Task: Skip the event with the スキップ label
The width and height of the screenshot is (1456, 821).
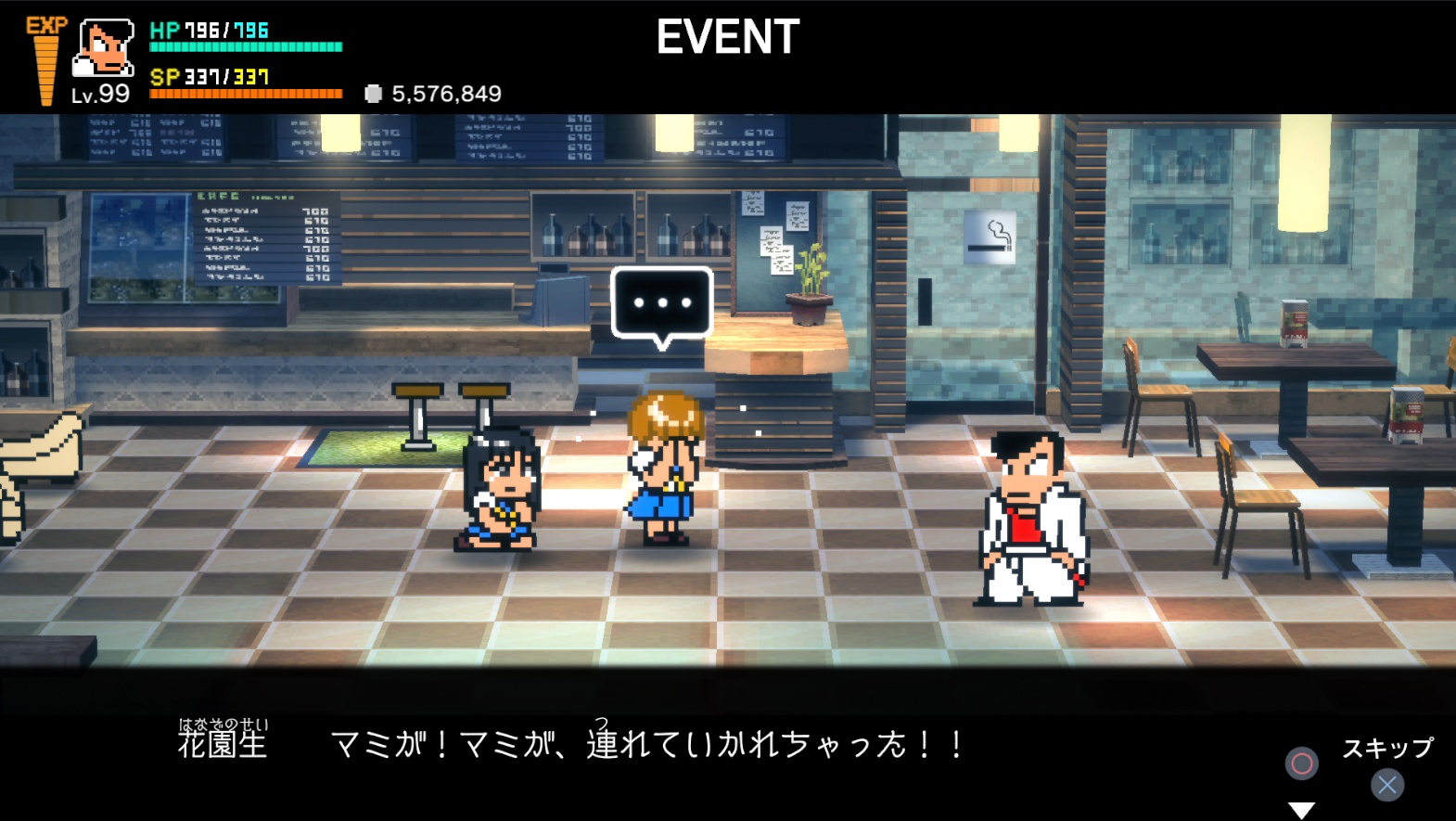Action: click(x=1387, y=748)
